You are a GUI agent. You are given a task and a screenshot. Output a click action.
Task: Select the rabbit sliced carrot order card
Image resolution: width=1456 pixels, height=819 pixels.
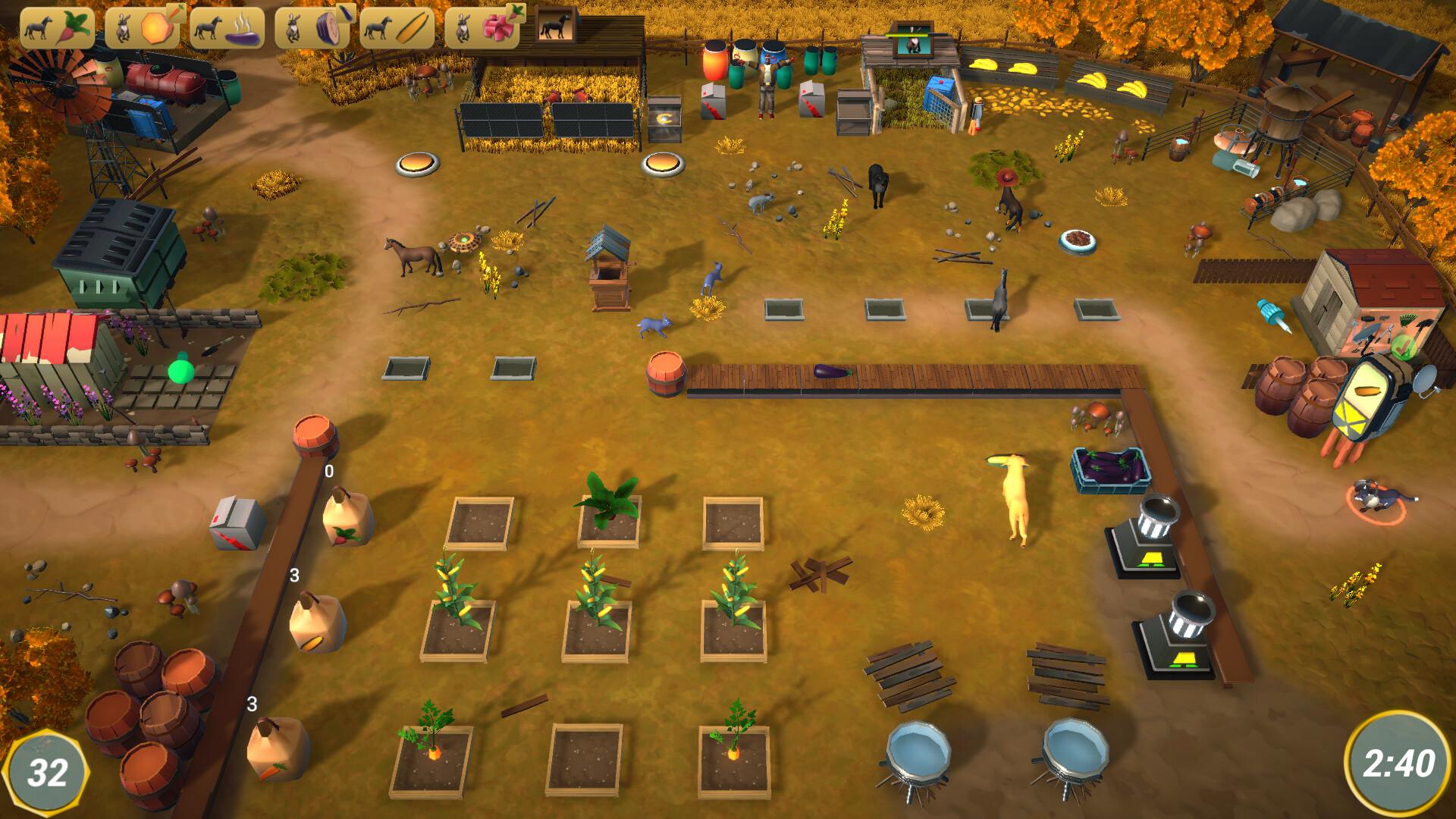coord(142,27)
